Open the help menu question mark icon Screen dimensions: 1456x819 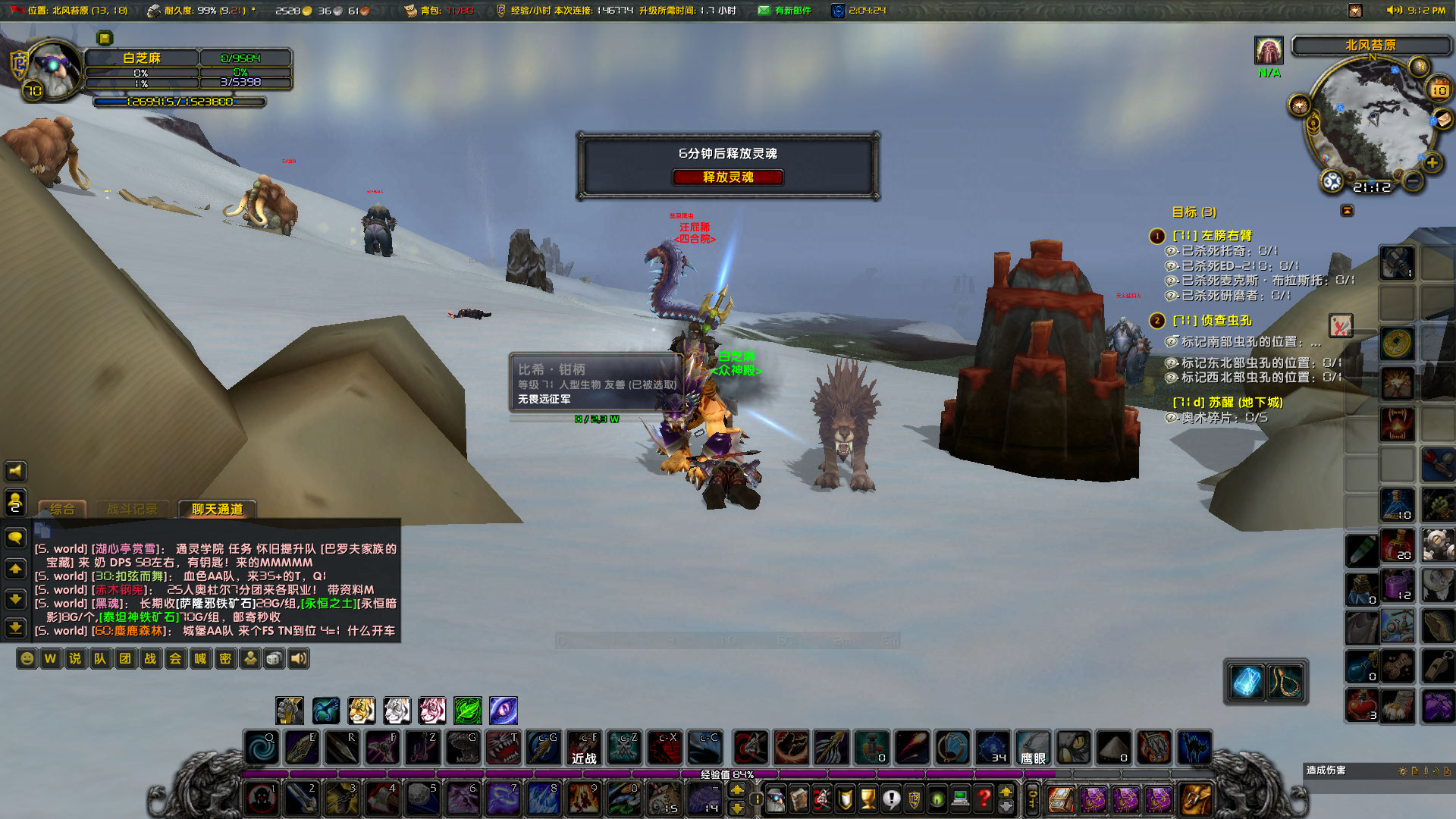[x=984, y=798]
